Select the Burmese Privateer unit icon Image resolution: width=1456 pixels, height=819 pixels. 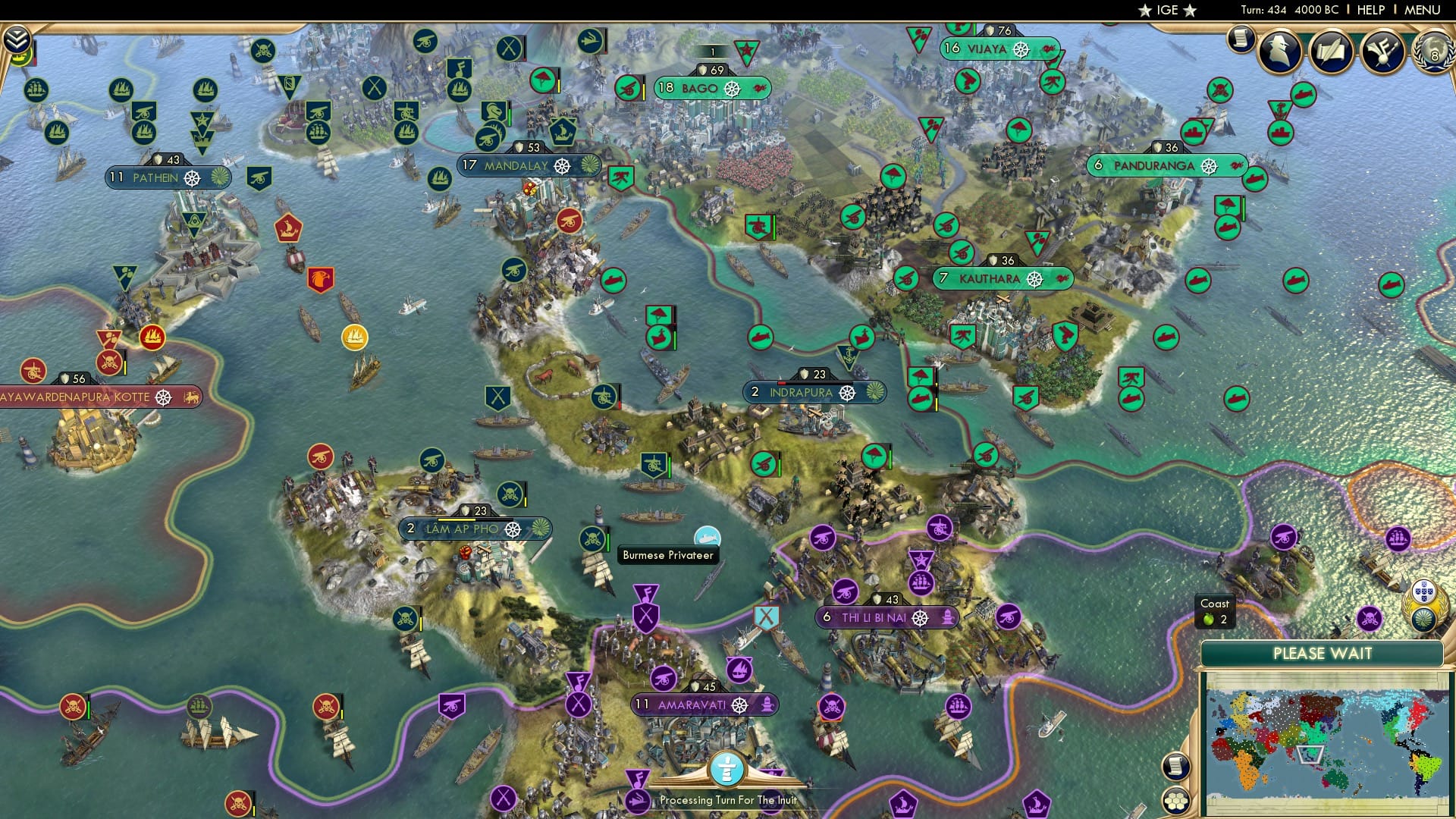(707, 535)
